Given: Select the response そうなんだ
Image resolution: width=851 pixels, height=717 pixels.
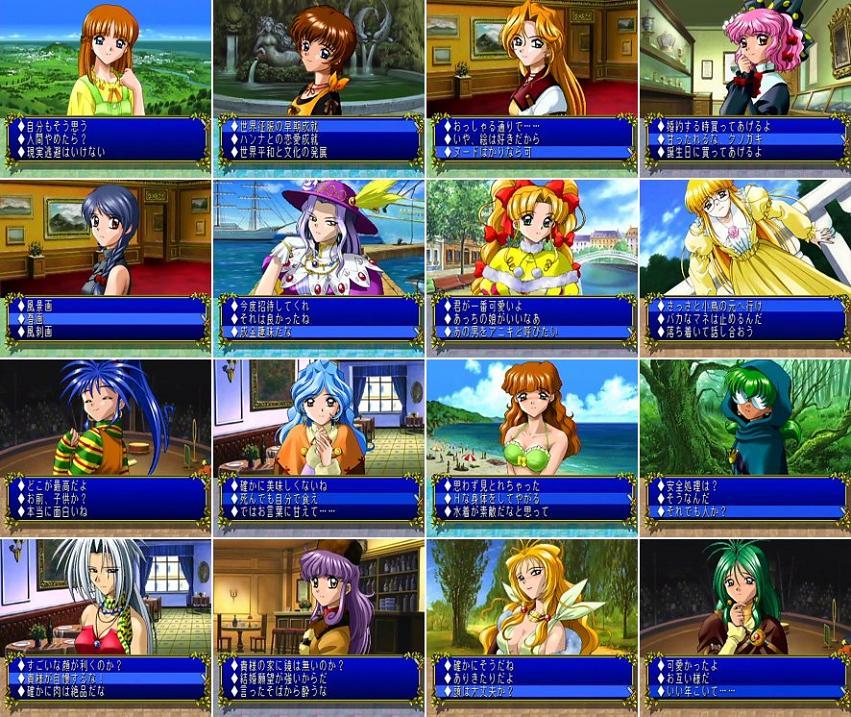Looking at the screenshot, I should (x=688, y=498).
